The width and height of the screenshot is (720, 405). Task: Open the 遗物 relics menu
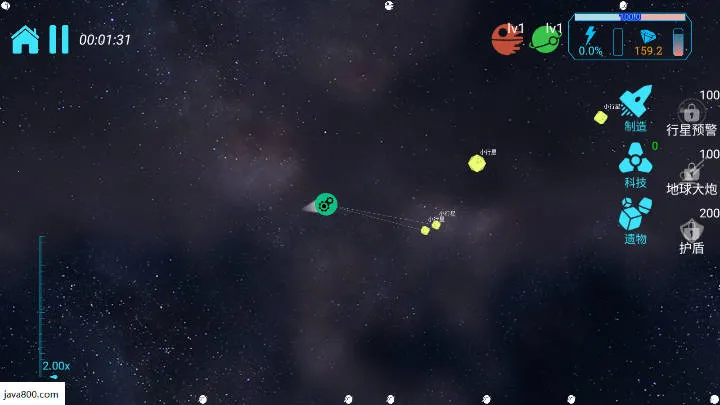coord(635,220)
